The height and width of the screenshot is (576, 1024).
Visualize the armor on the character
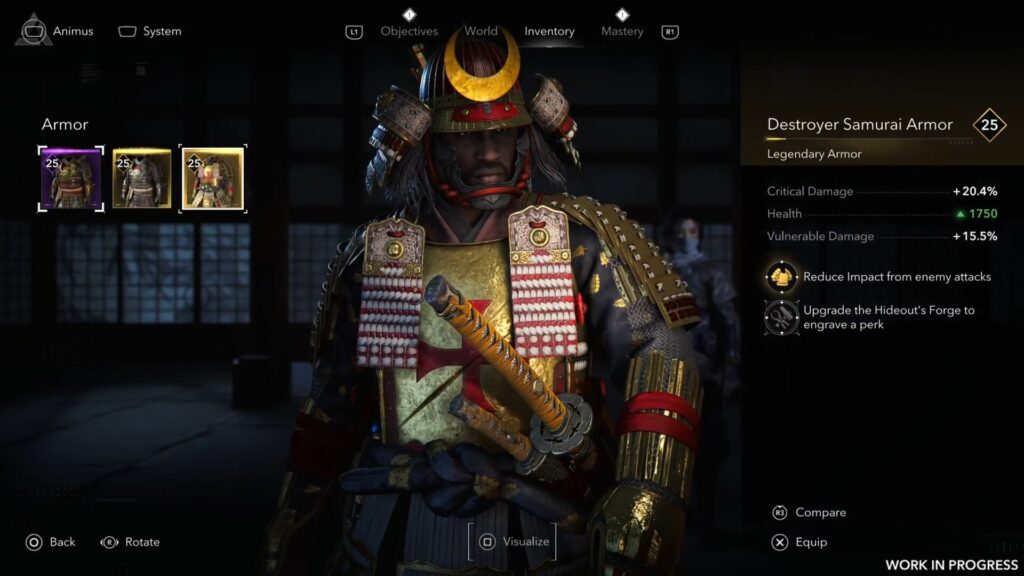pyautogui.click(x=513, y=542)
